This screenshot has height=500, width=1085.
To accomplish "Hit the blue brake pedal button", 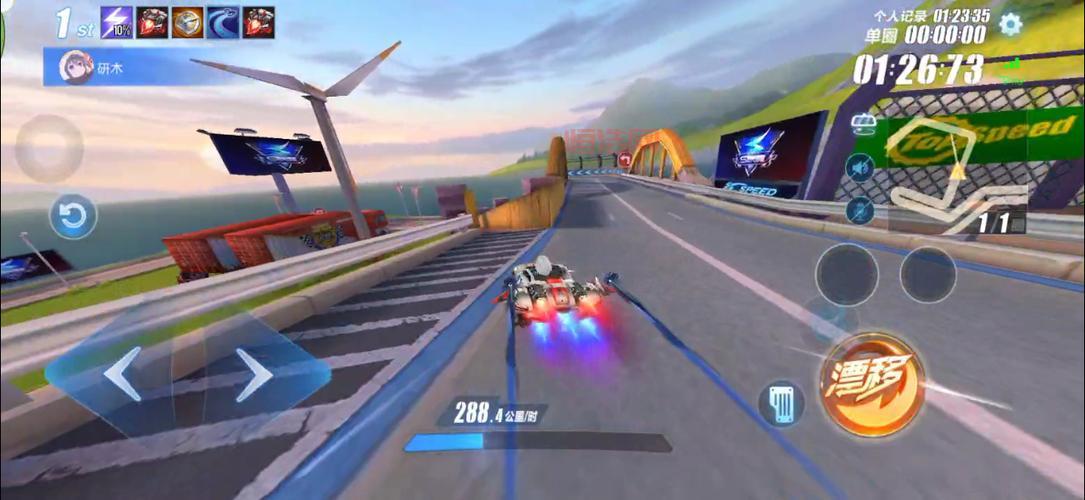I will coord(781,404).
